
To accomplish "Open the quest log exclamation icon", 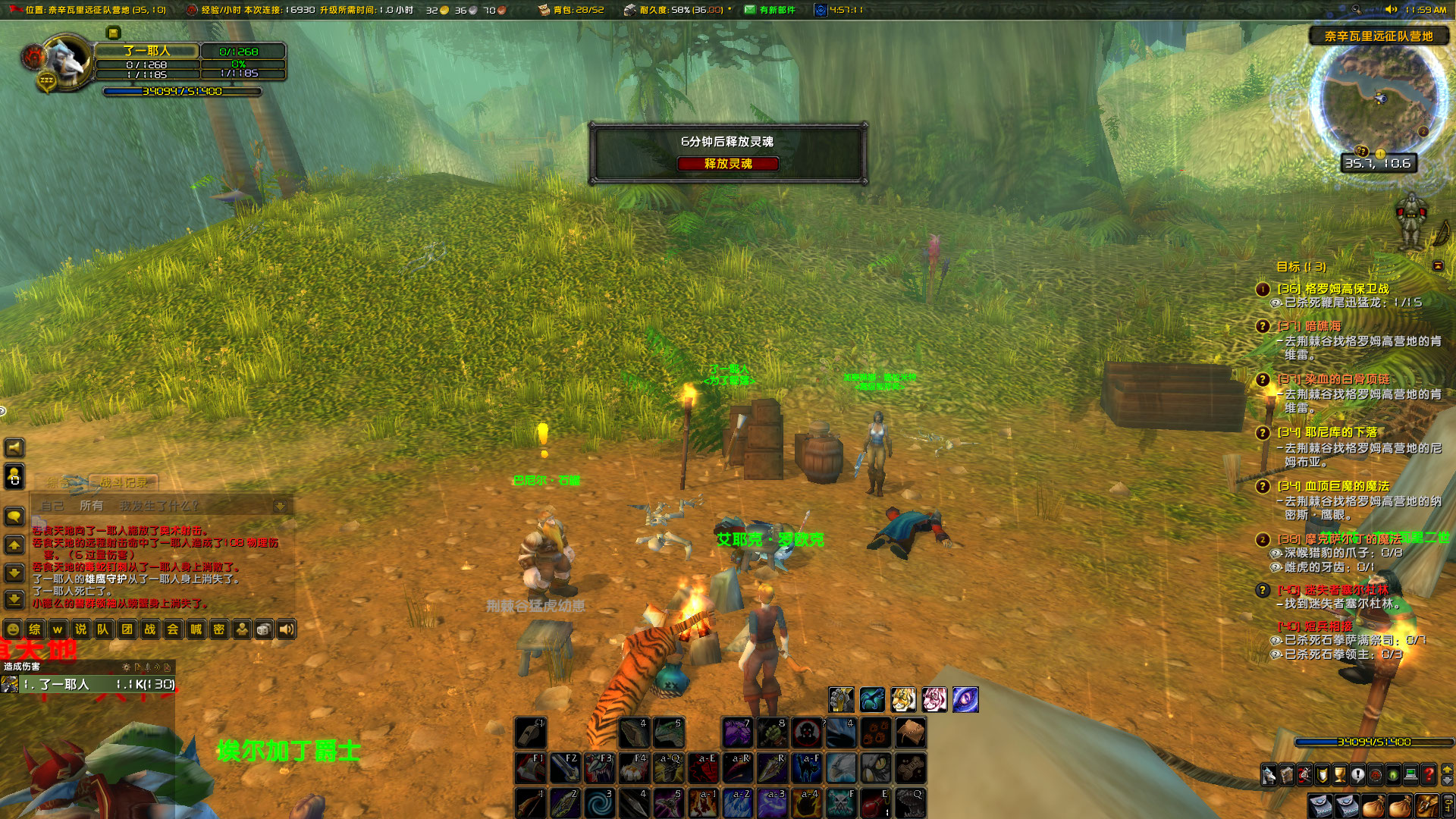I will click(x=1357, y=774).
